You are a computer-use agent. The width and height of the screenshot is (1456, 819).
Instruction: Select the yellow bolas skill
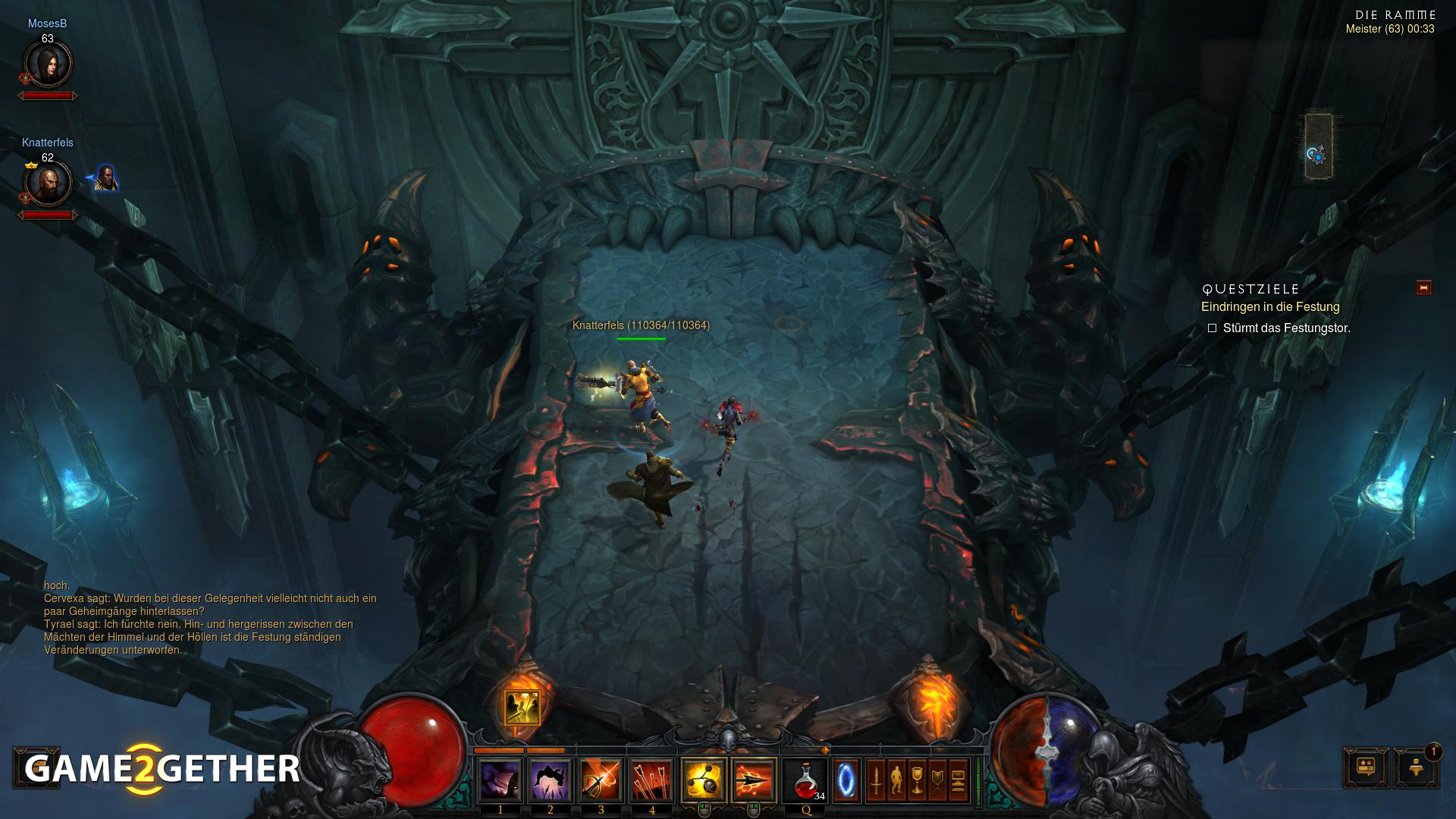703,780
